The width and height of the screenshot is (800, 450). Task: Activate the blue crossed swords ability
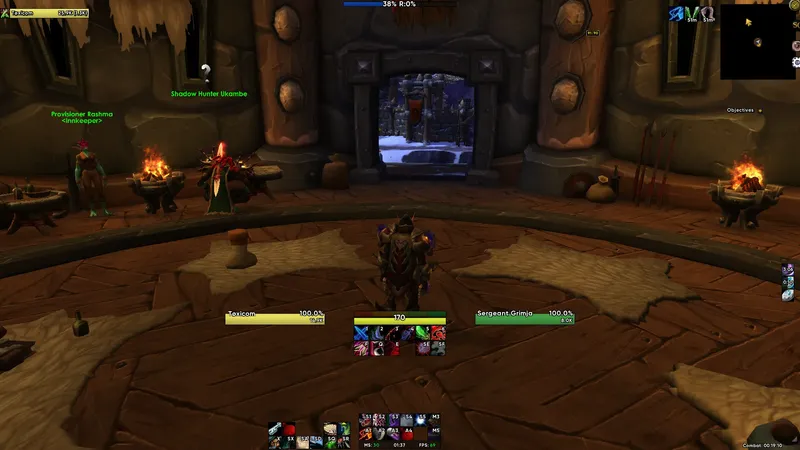point(361,333)
